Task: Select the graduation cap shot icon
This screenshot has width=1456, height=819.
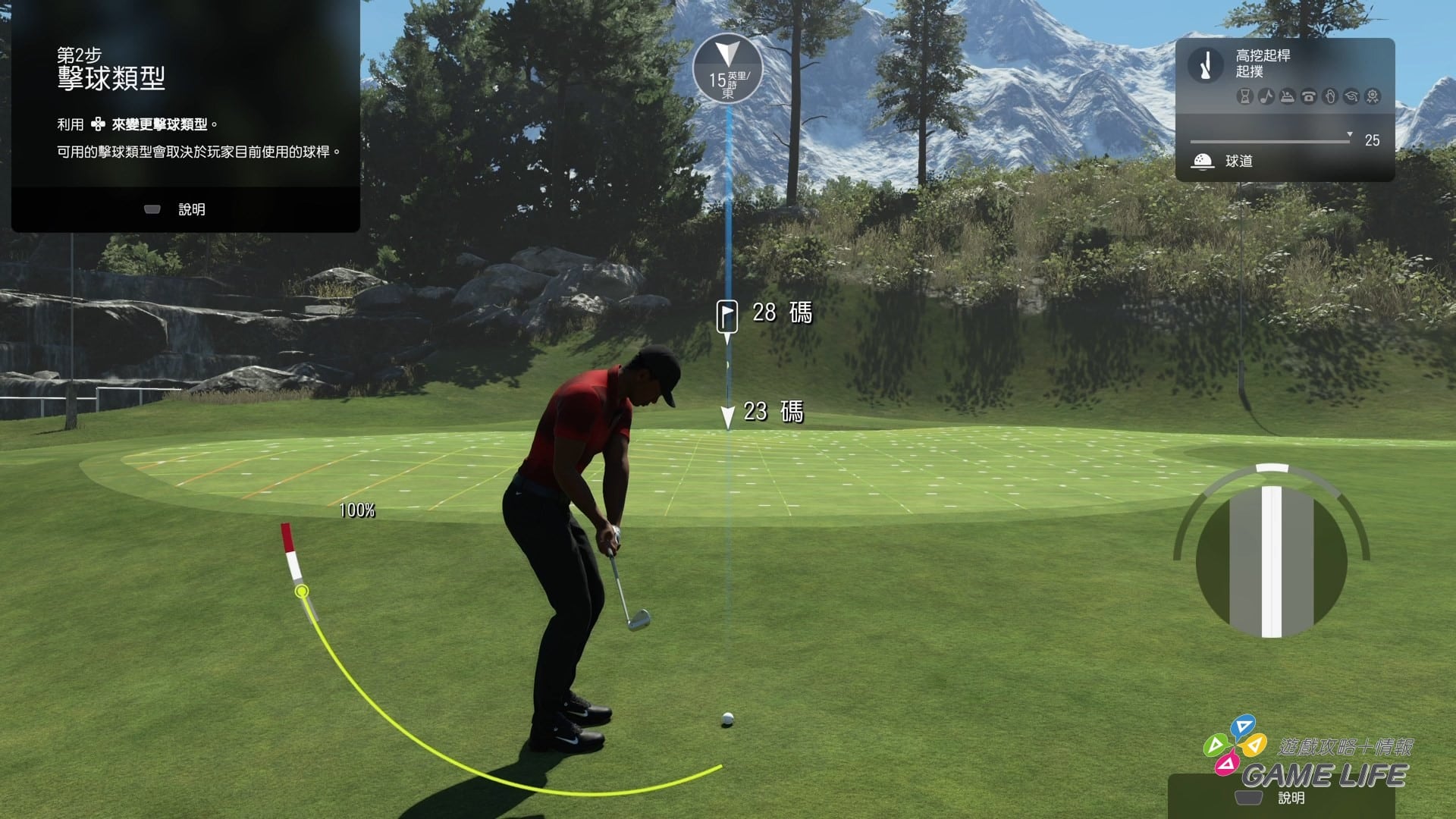Action: tap(1351, 96)
